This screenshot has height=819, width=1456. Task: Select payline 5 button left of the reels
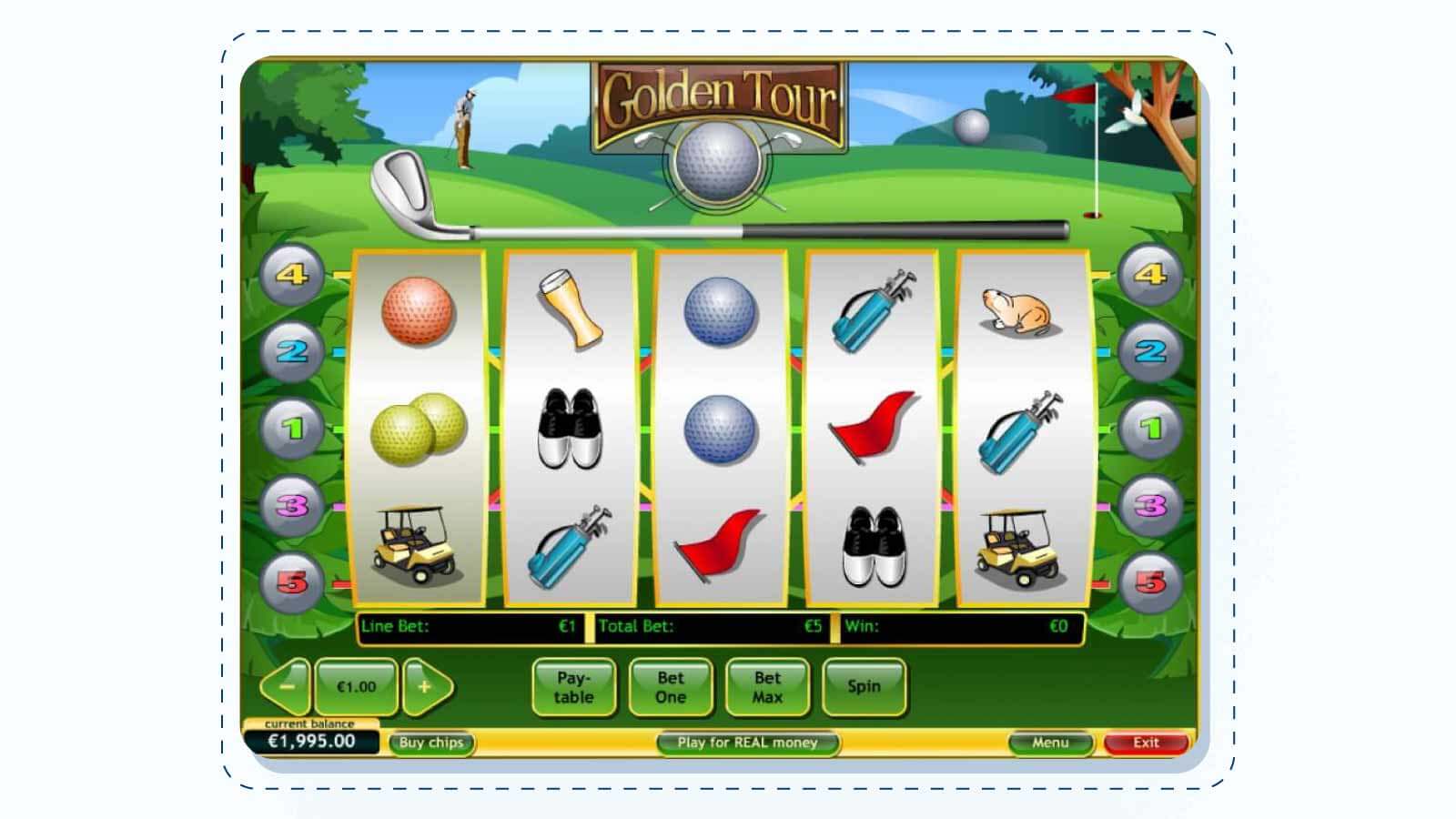tap(292, 582)
